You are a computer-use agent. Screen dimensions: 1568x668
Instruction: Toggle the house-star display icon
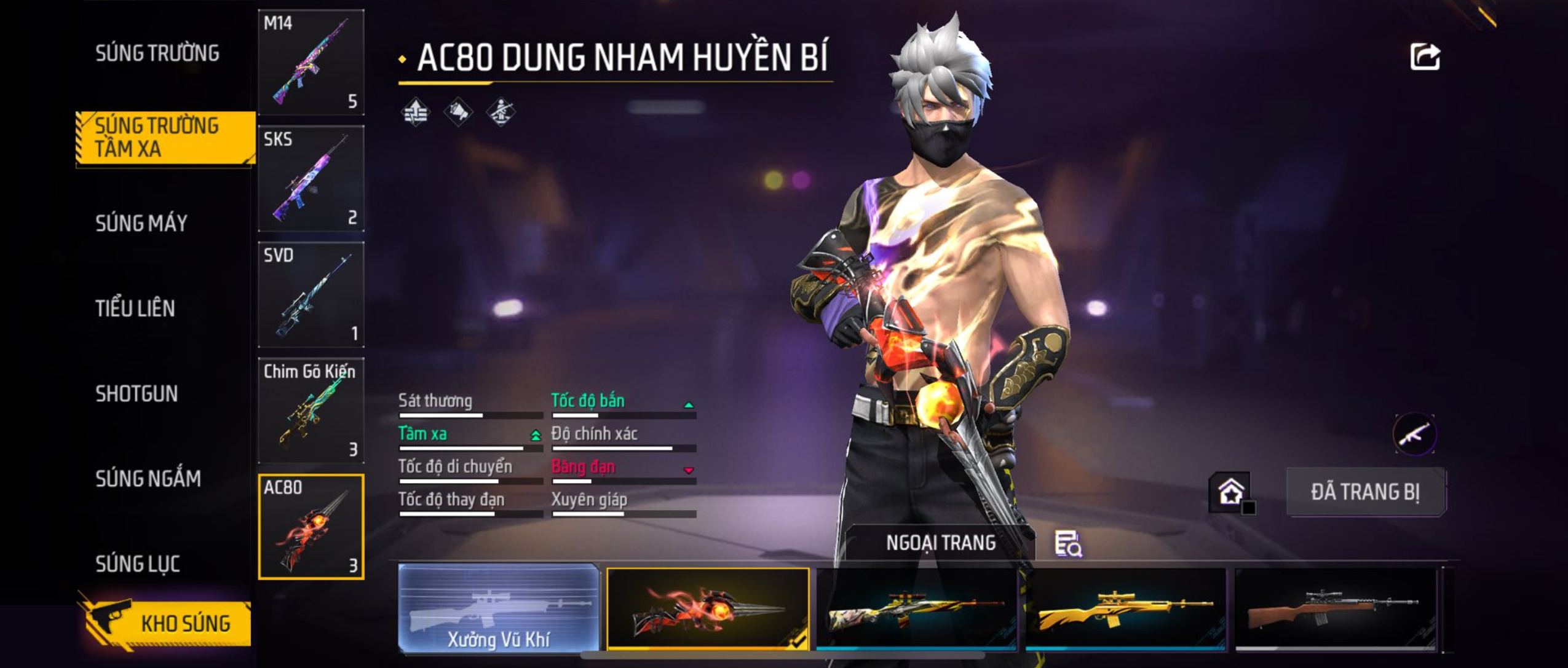[1231, 492]
